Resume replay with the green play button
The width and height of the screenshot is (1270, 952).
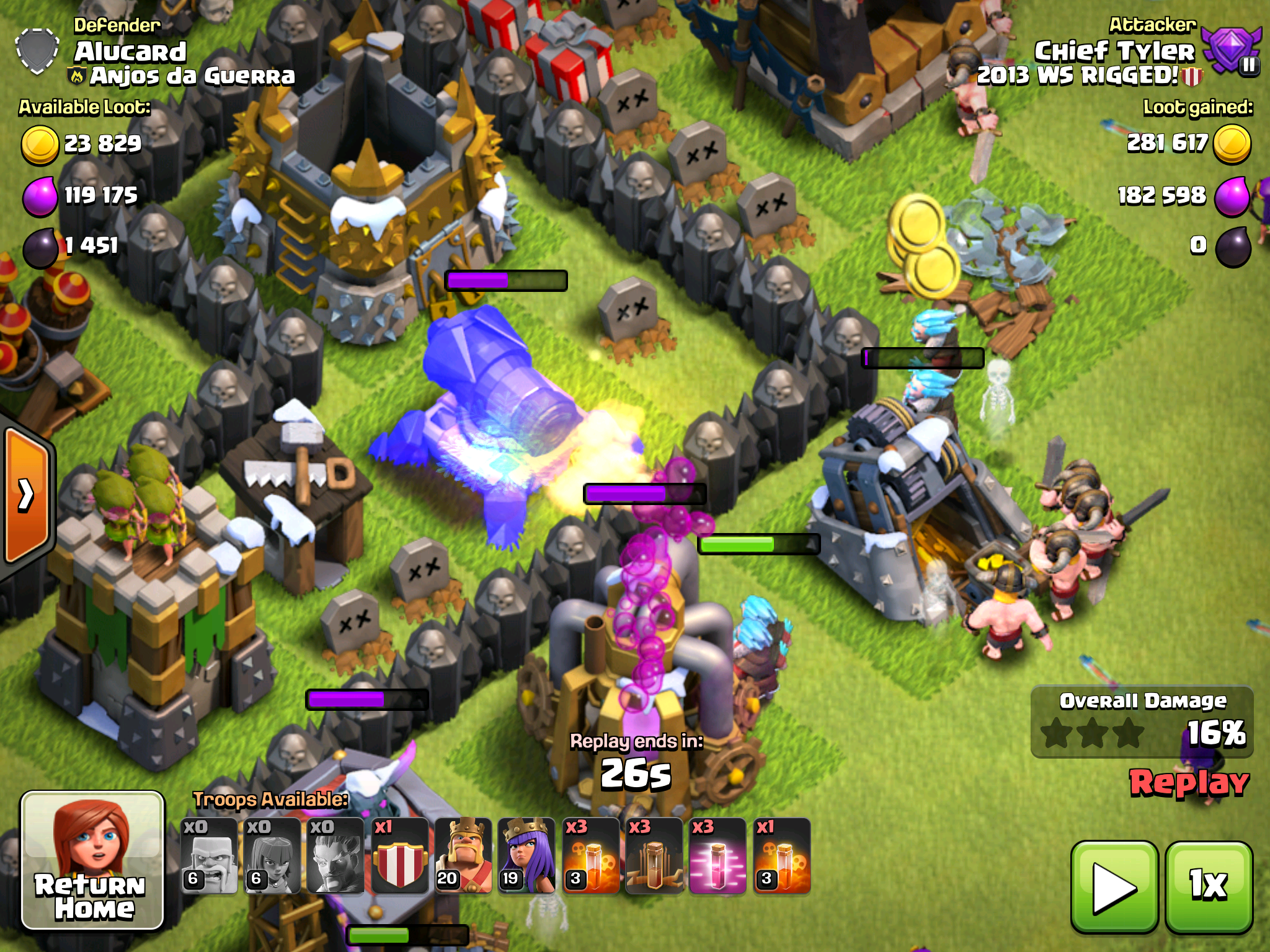point(1114,887)
